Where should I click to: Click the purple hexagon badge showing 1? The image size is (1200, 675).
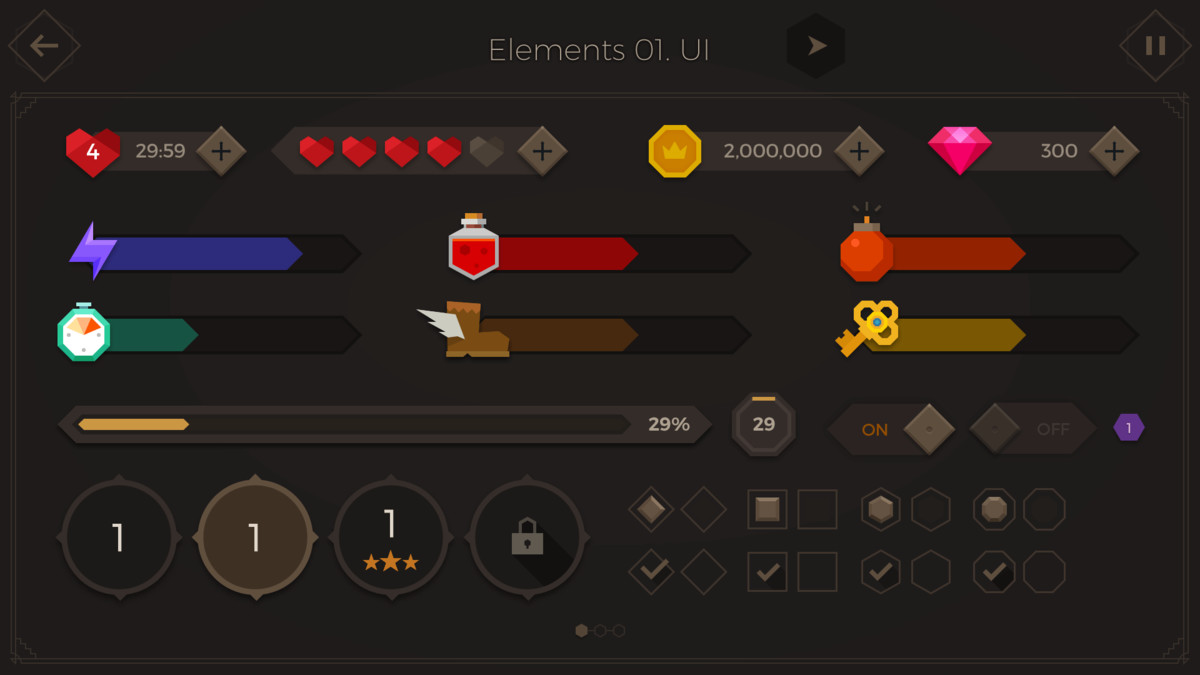[1129, 428]
